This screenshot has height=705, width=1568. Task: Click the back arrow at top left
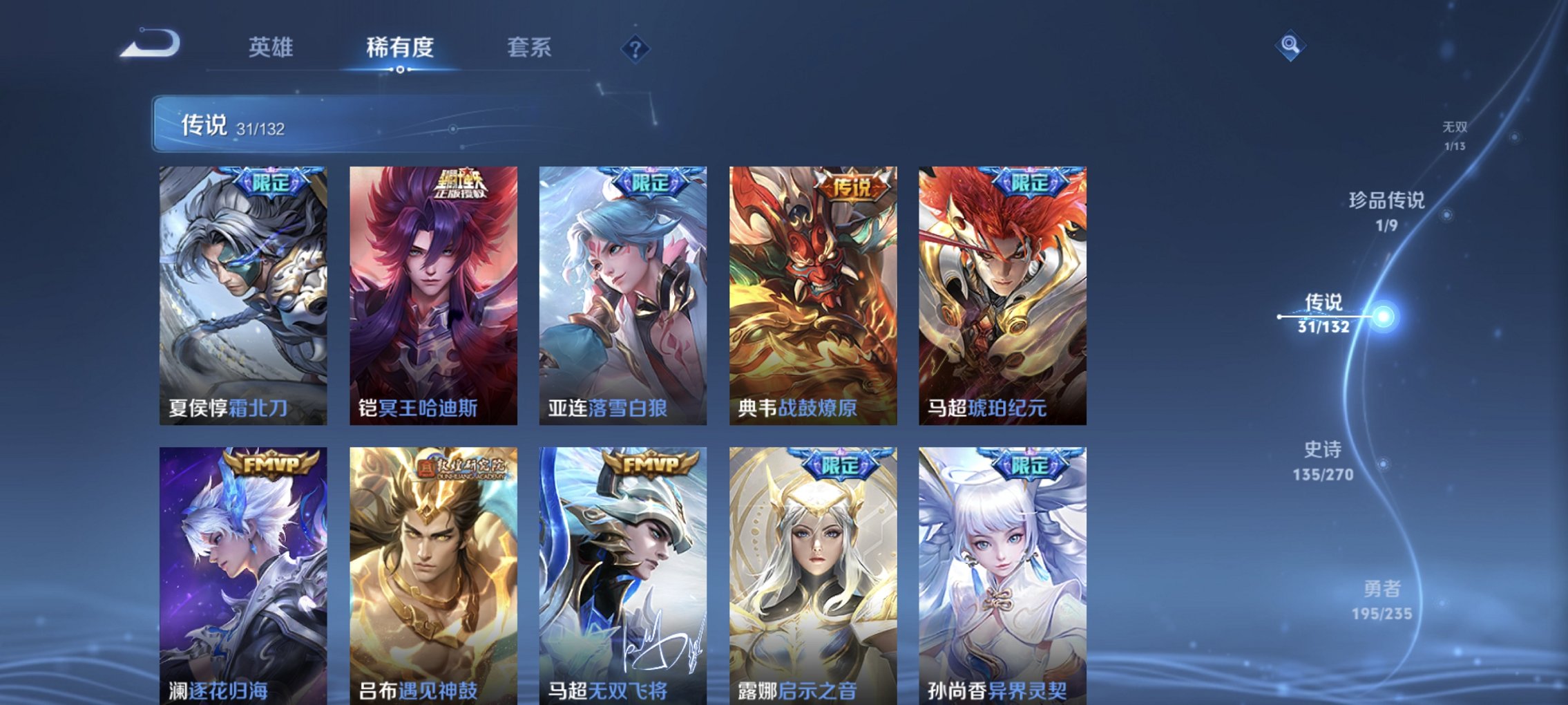149,43
